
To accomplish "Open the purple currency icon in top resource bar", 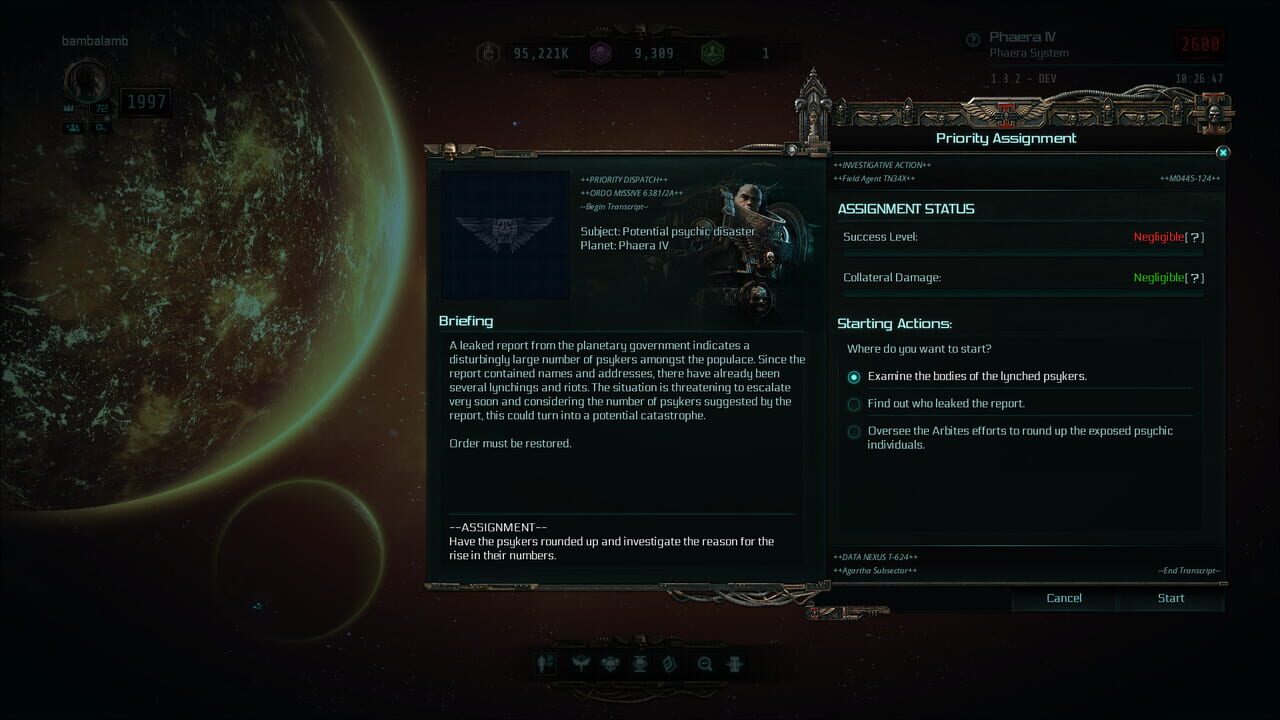I will tap(600, 53).
